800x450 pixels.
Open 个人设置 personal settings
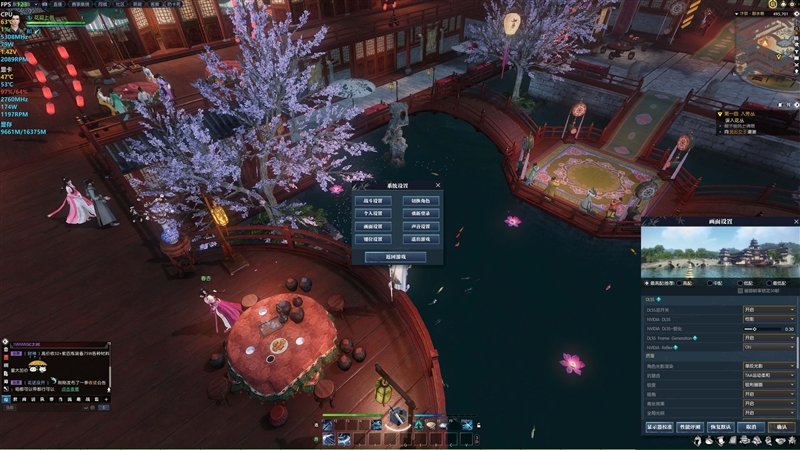[x=373, y=214]
